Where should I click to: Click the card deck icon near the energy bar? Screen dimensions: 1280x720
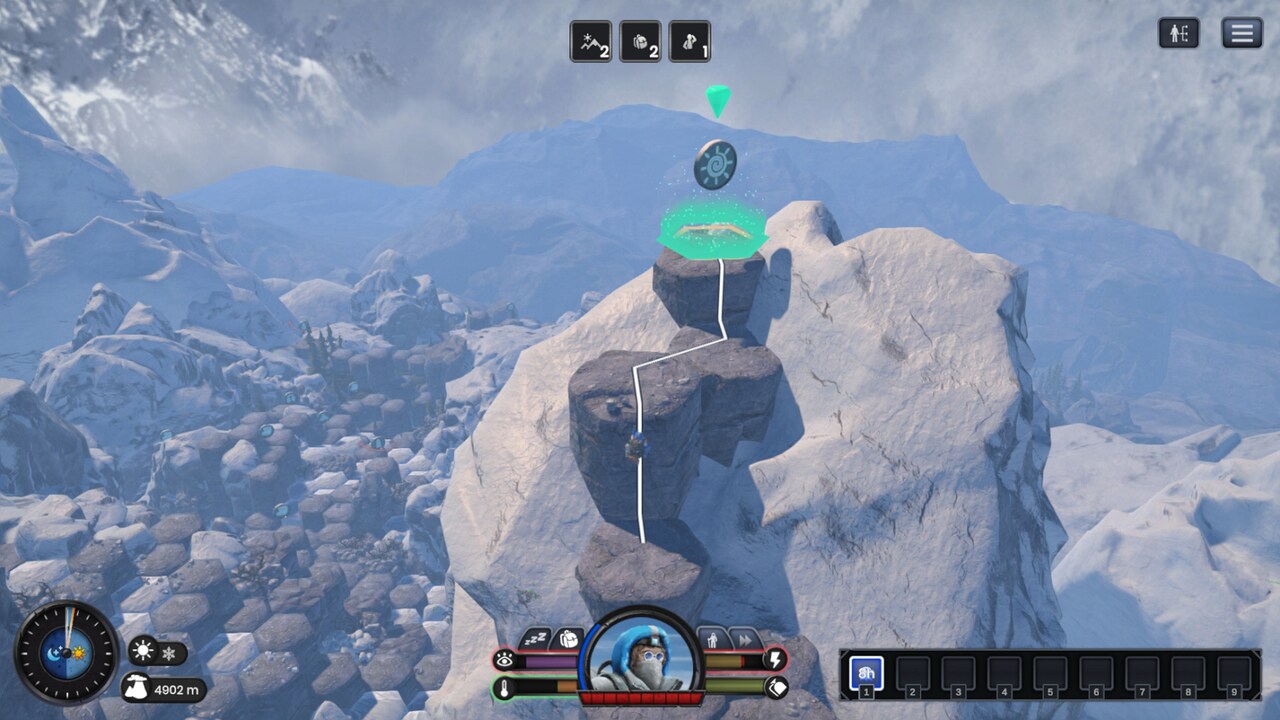(776, 688)
